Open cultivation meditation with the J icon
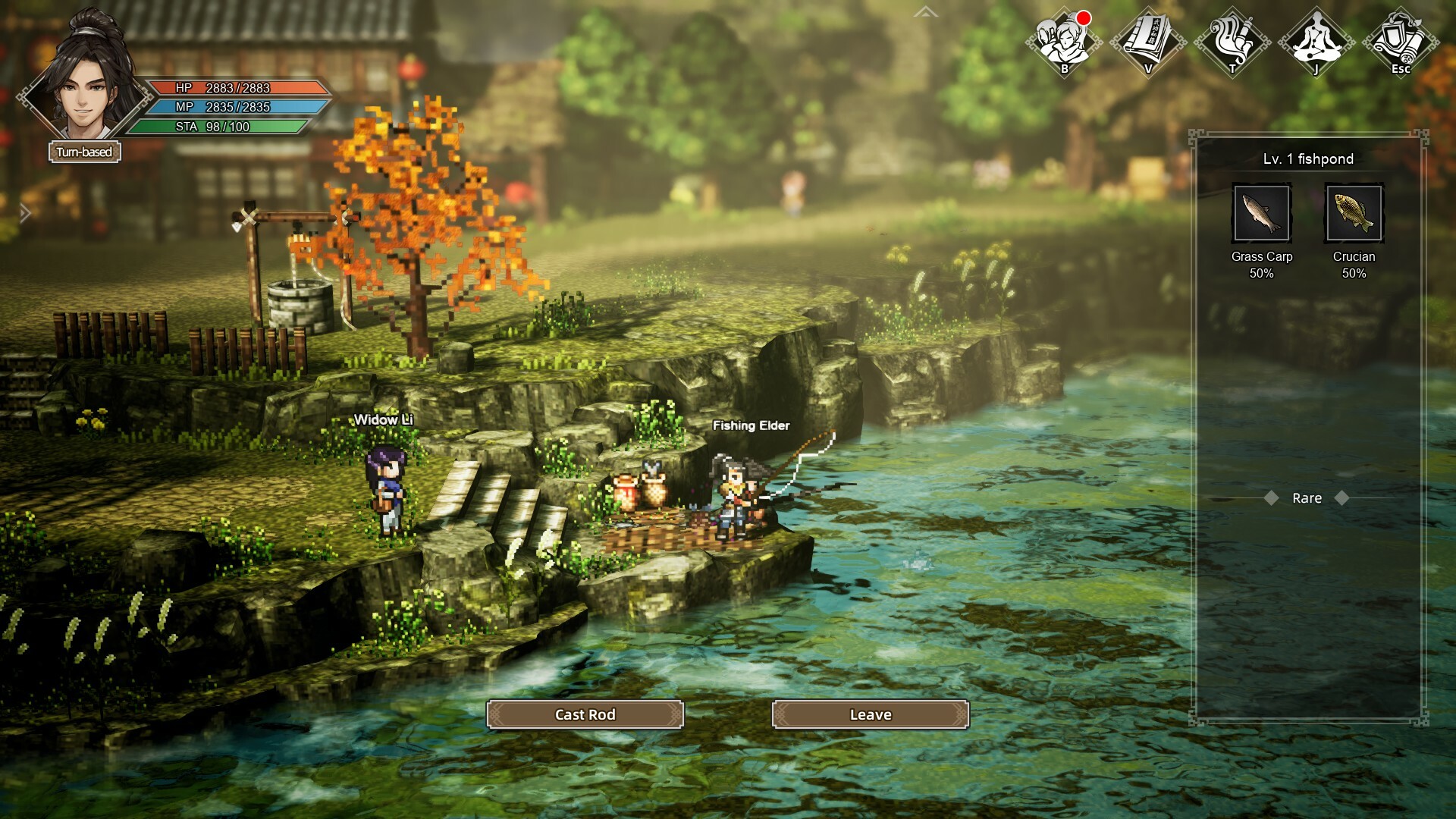 coord(1316,42)
